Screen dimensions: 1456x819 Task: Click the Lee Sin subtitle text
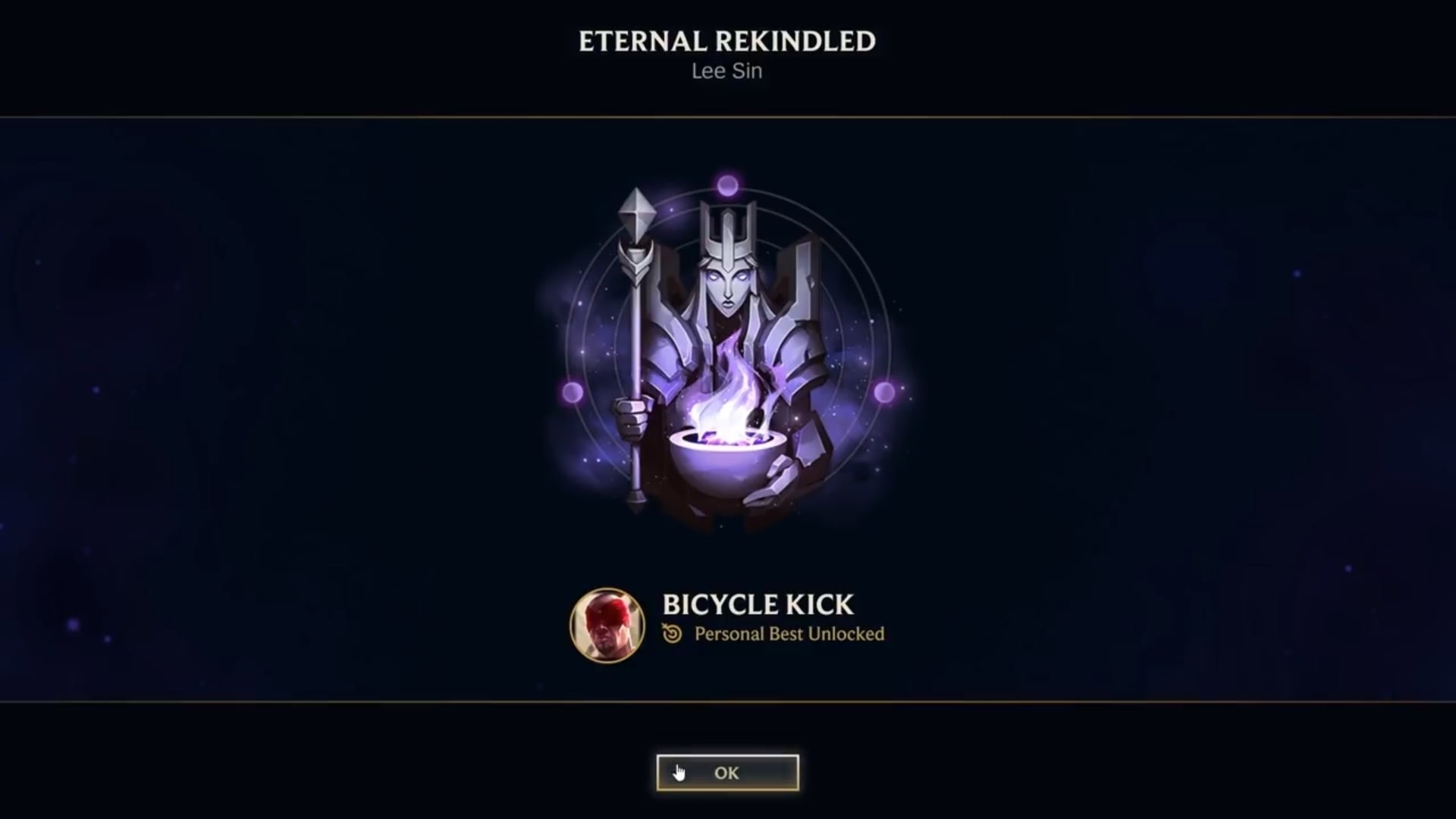(726, 71)
